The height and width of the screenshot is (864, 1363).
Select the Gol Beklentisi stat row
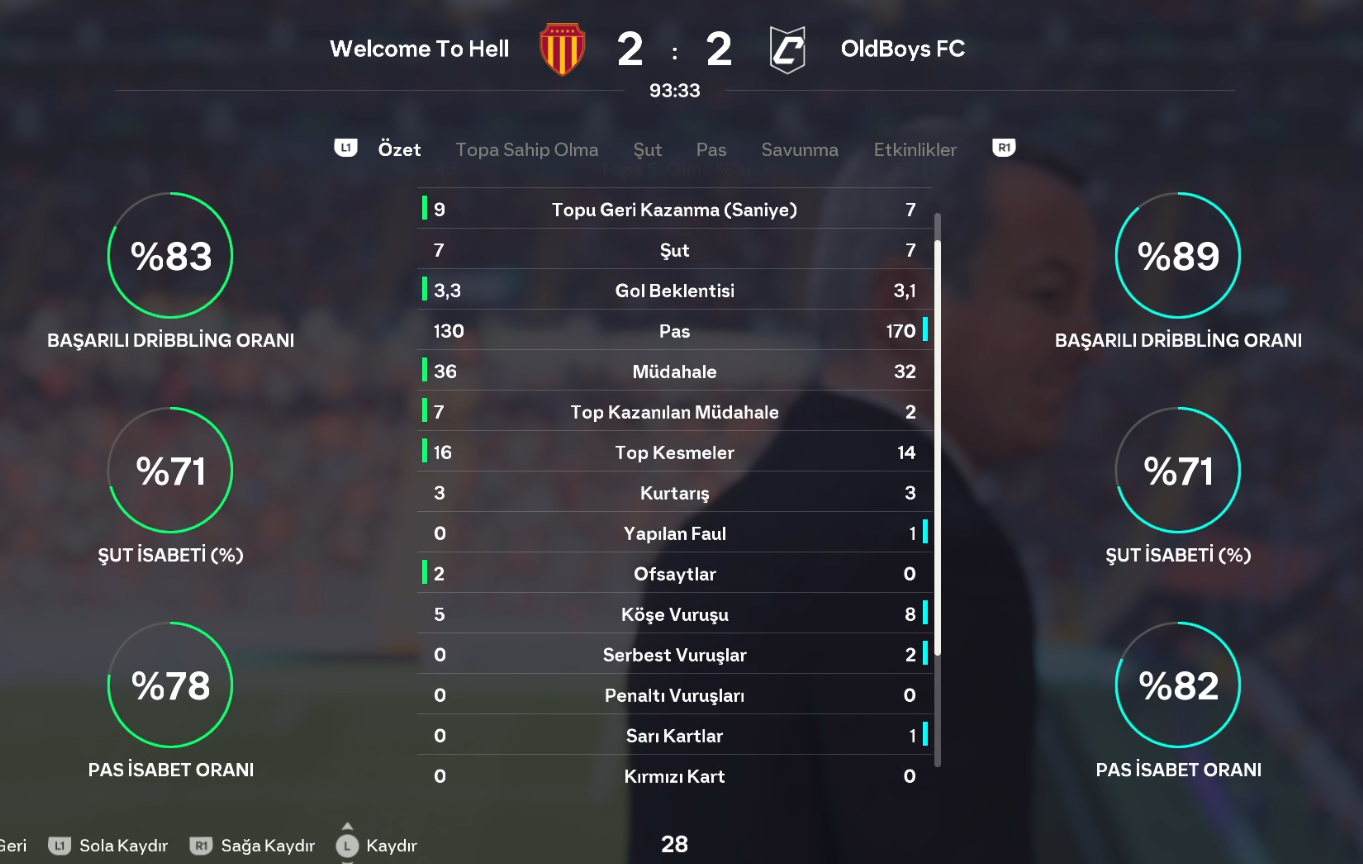point(675,291)
